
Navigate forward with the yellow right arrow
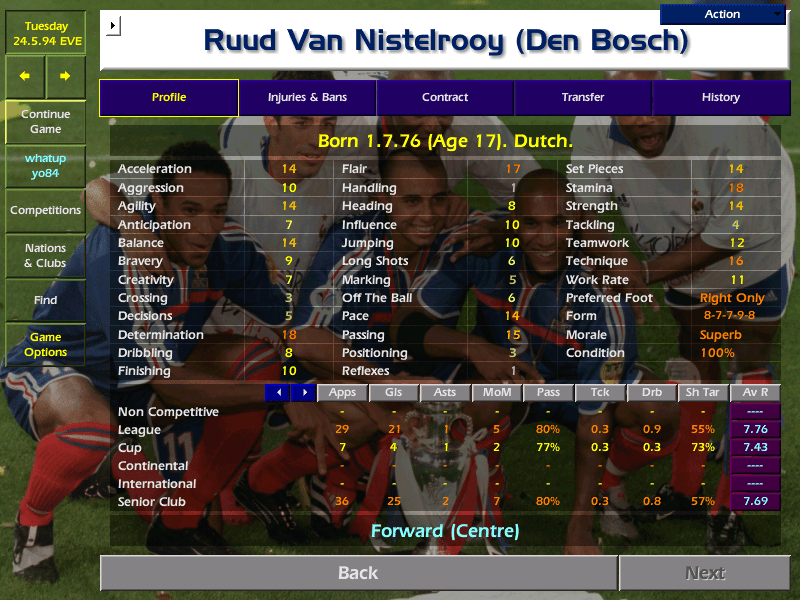point(65,76)
